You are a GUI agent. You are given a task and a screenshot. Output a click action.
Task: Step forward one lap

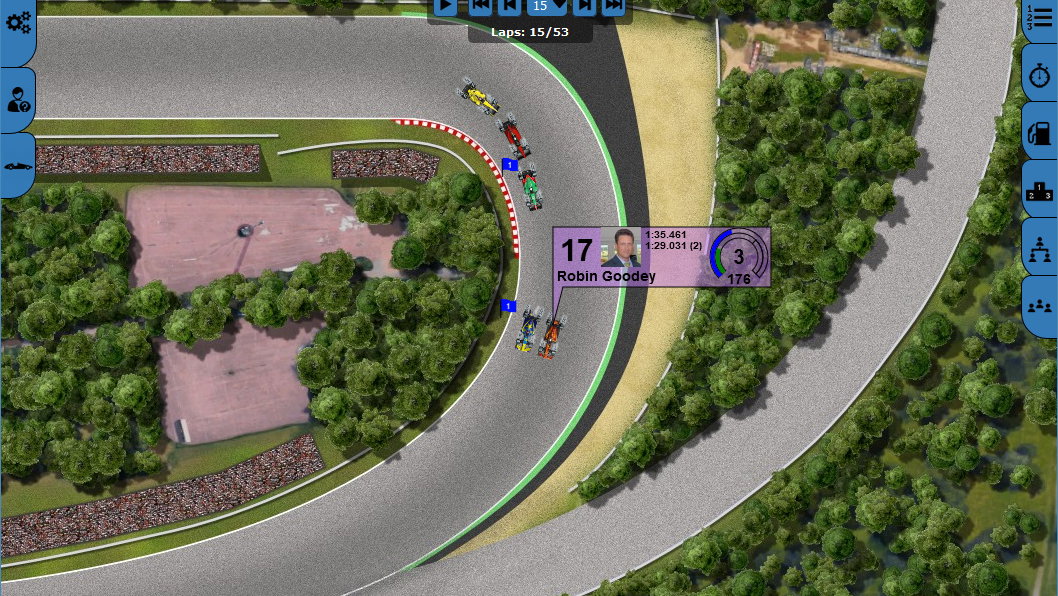pyautogui.click(x=585, y=7)
